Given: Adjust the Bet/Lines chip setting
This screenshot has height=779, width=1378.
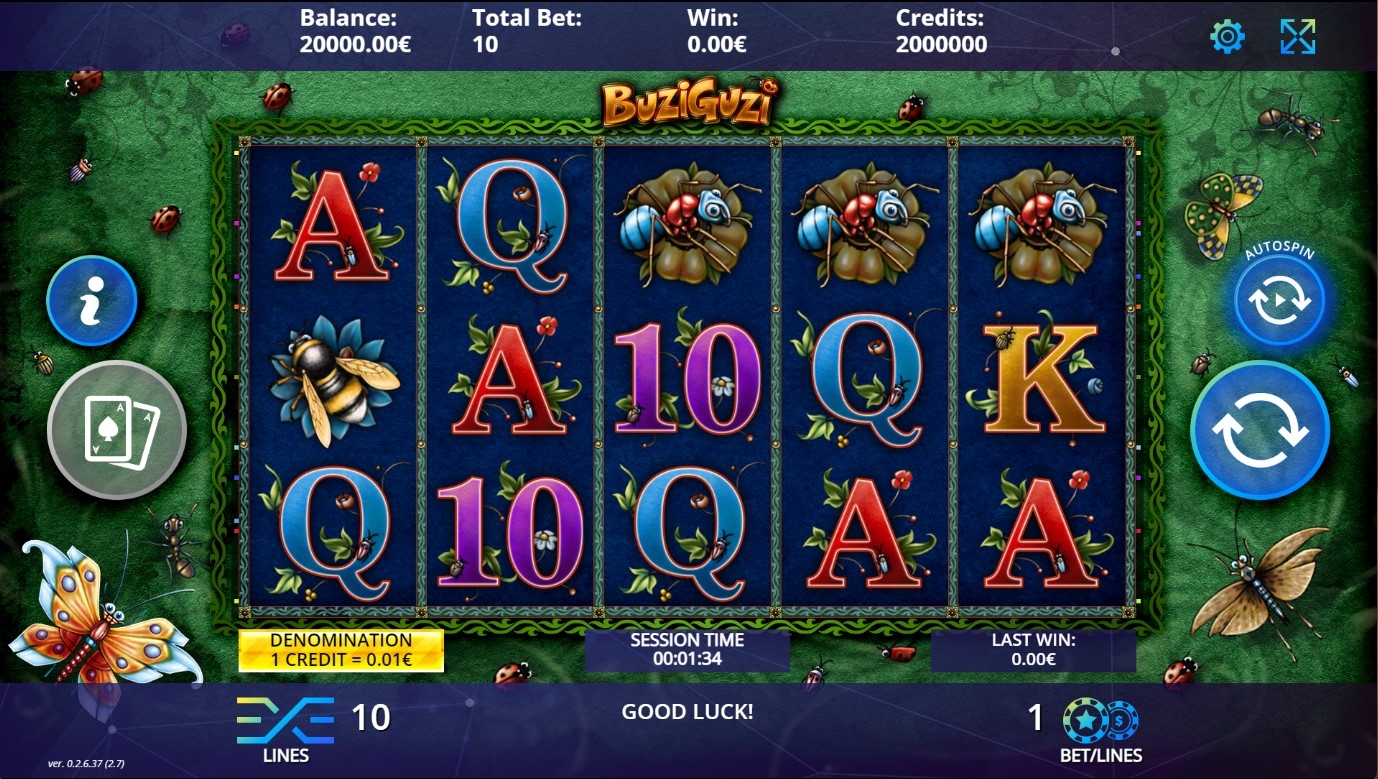Looking at the screenshot, I should 1101,721.
